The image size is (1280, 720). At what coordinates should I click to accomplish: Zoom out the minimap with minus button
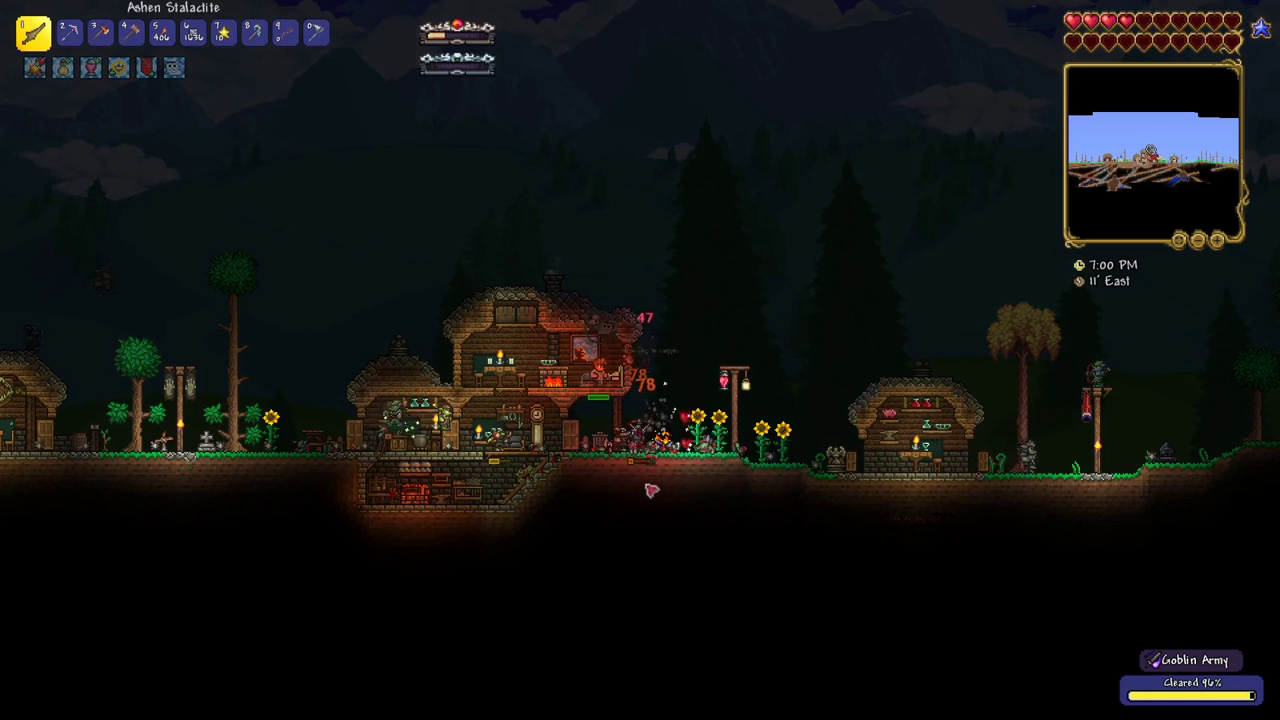1198,240
